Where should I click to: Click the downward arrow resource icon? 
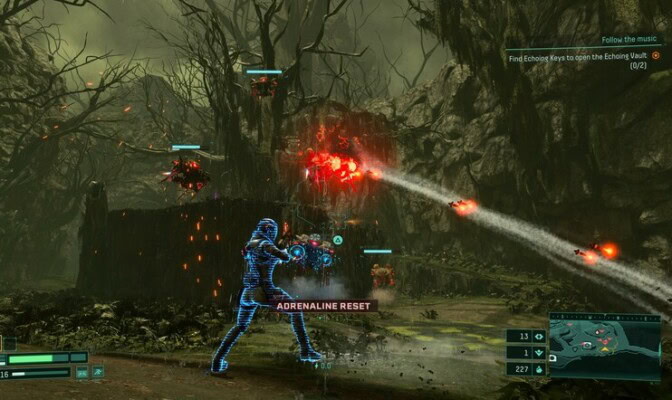[x=539, y=353]
